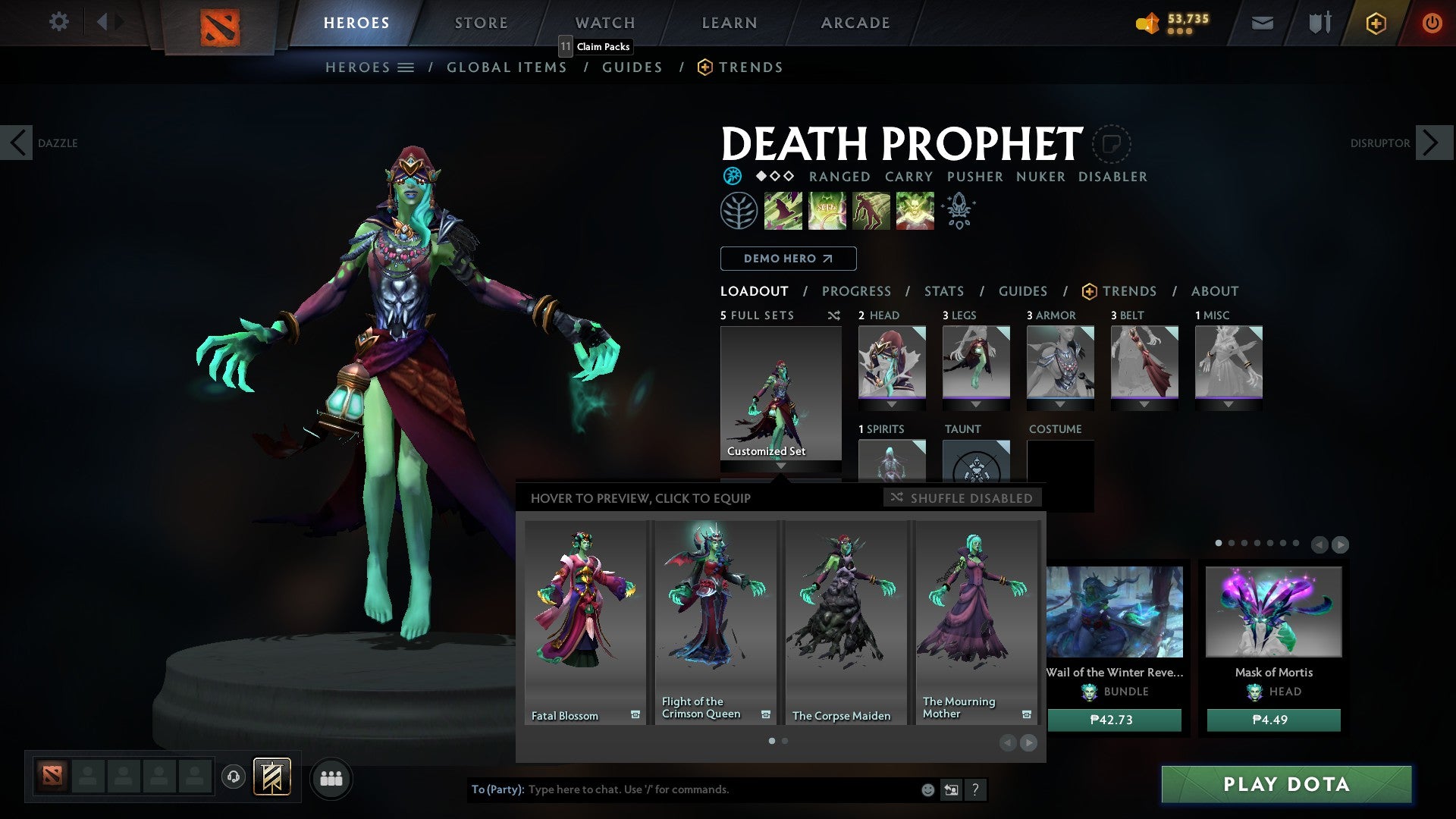Click the Dota Plus hexagon icon
This screenshot has width=1456, height=819.
(x=1376, y=23)
